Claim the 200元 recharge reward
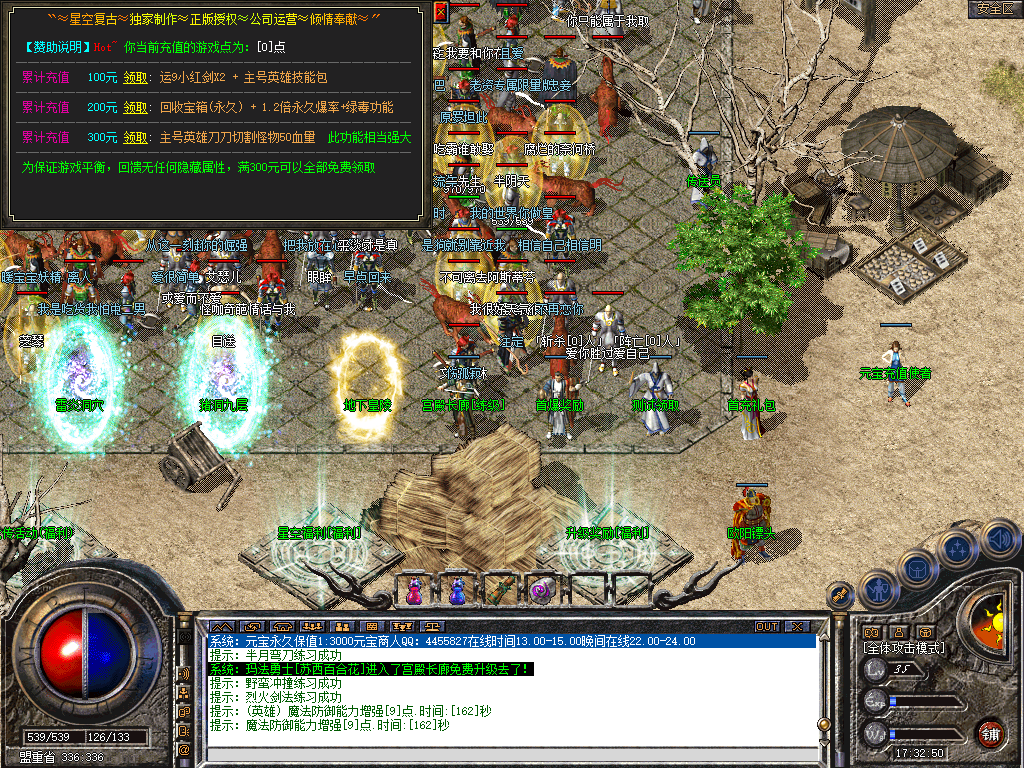 [135, 107]
